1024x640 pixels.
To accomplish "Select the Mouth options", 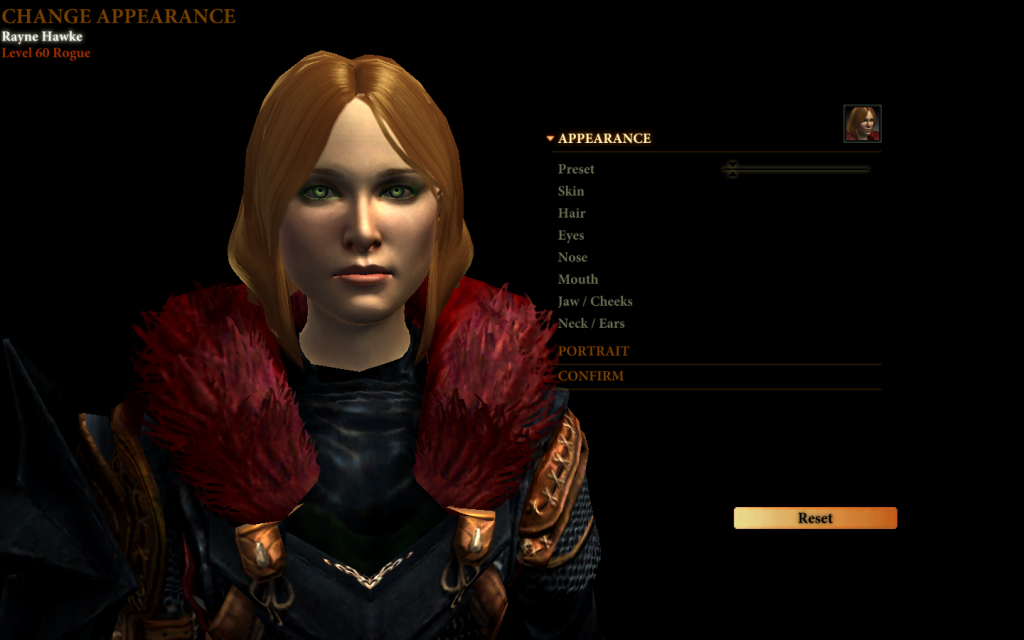I will click(578, 279).
